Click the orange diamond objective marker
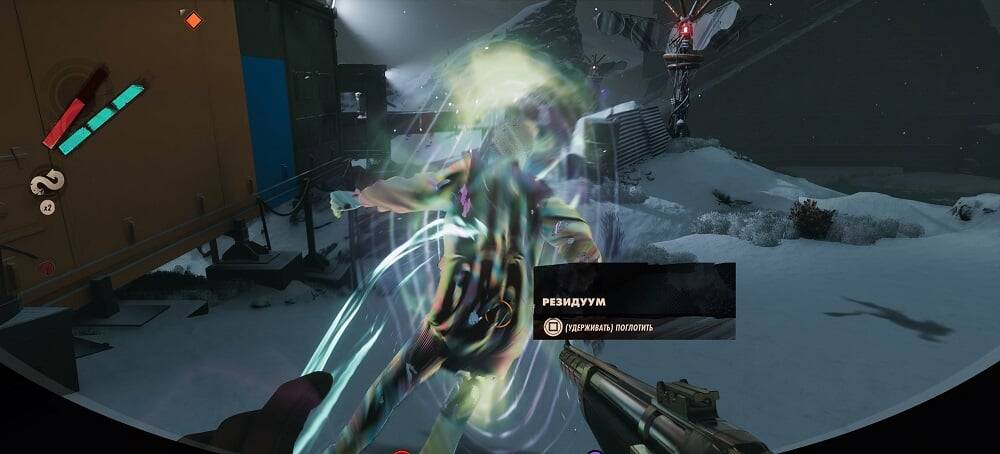Image resolution: width=1000 pixels, height=454 pixels. coord(193,19)
